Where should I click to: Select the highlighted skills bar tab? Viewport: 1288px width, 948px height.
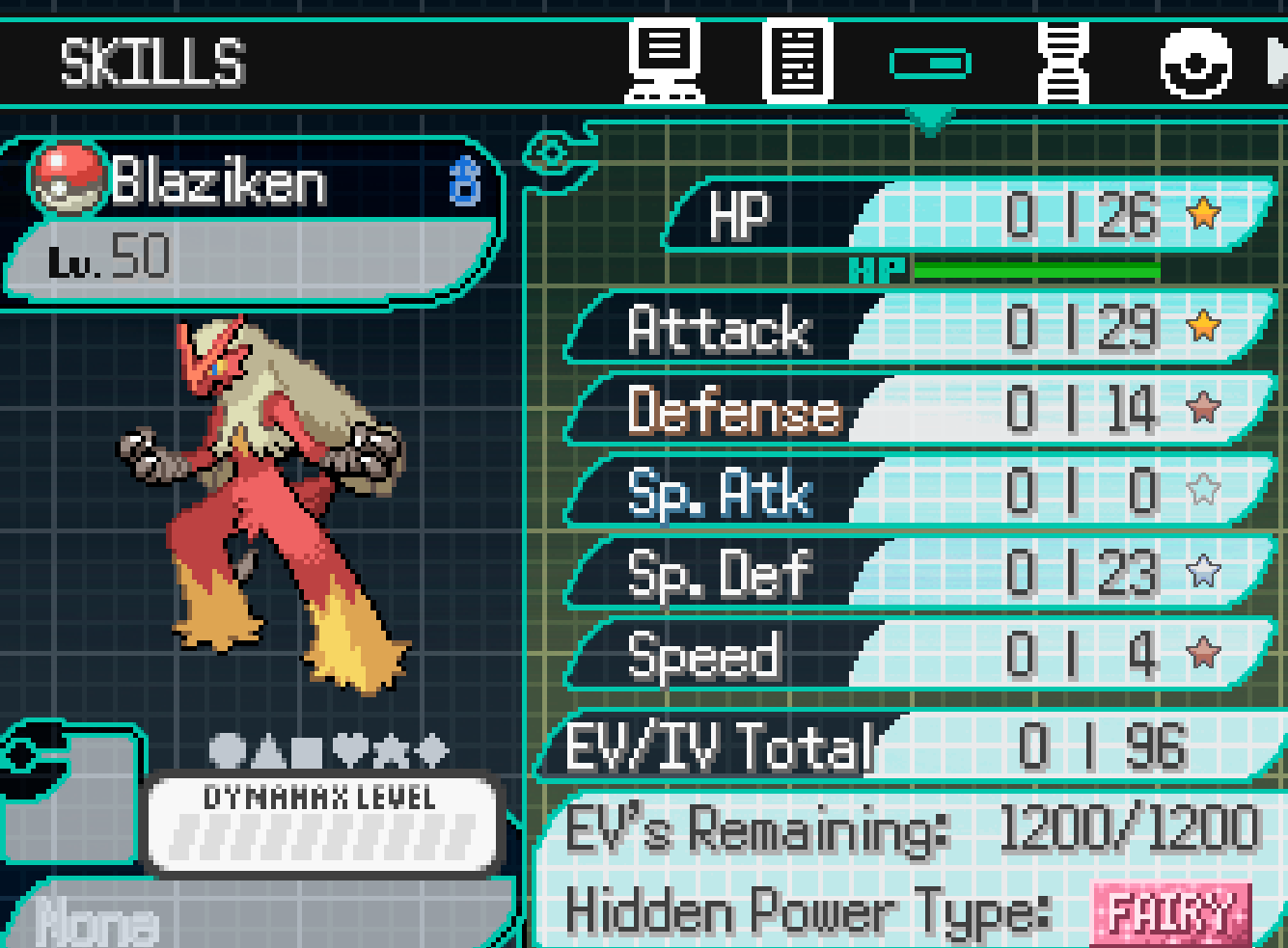tap(930, 64)
